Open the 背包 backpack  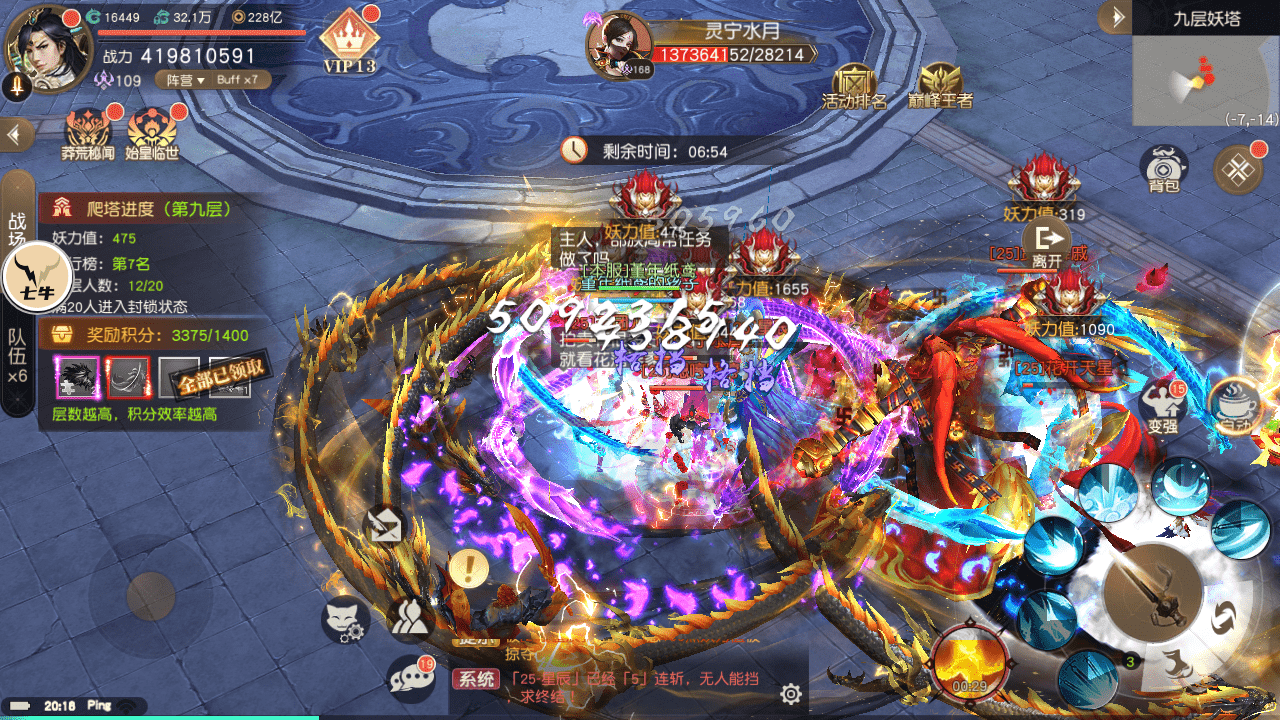click(1164, 168)
